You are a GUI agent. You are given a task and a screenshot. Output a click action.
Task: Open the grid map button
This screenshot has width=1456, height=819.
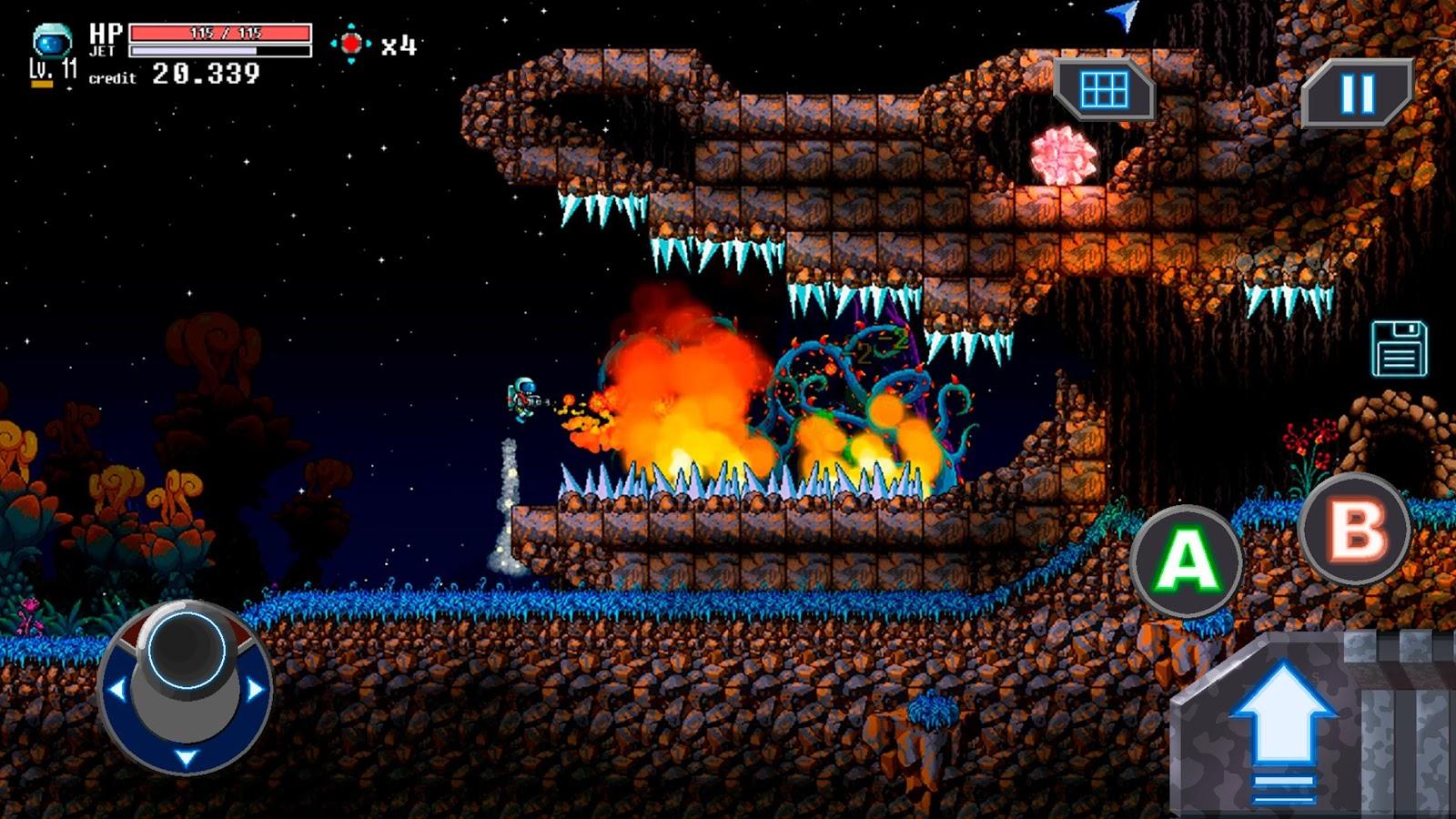click(x=1104, y=90)
